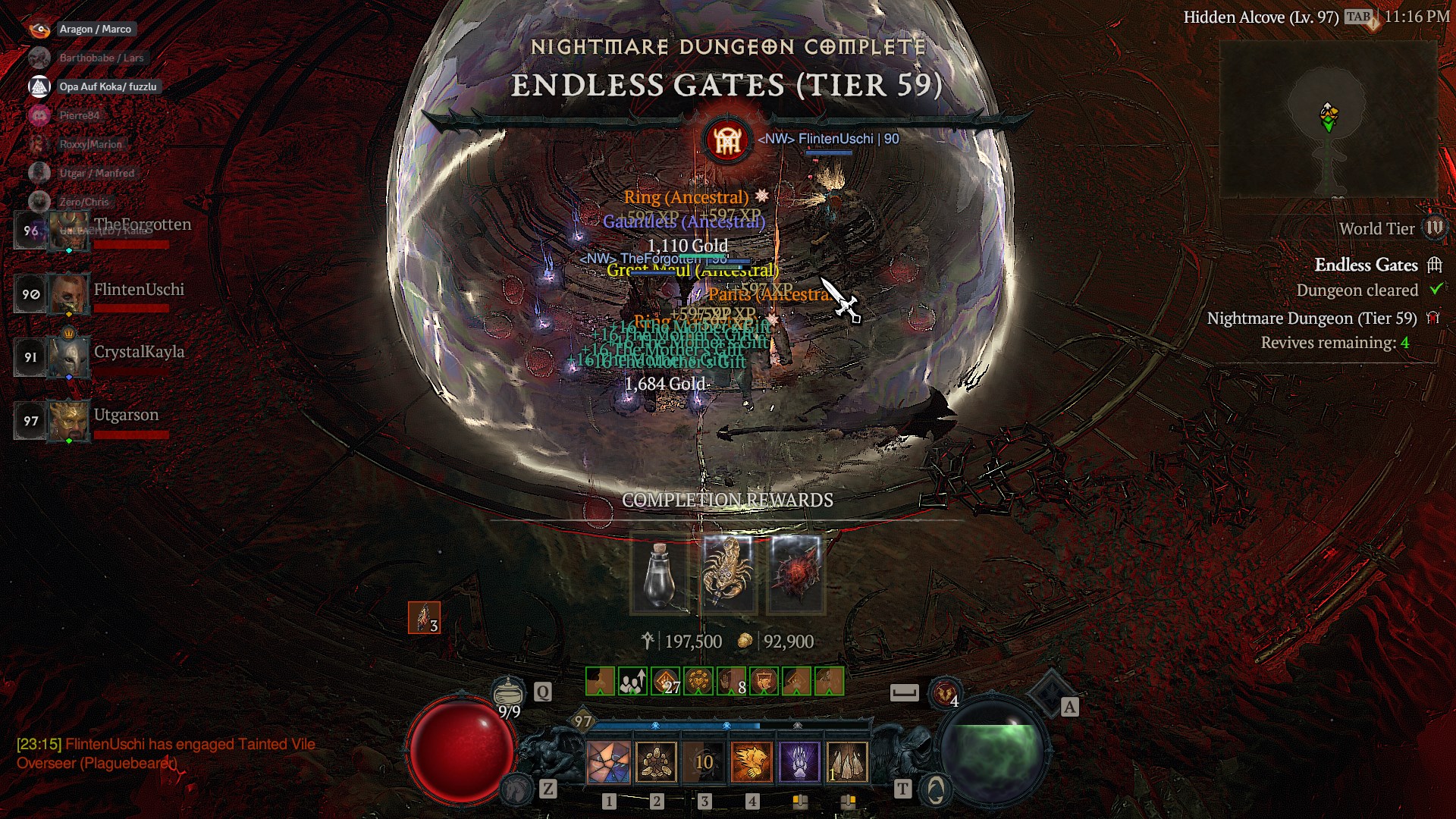This screenshot has width=1456, height=819.
Task: Select party member CrystalKayla's portrait
Action: [x=69, y=357]
